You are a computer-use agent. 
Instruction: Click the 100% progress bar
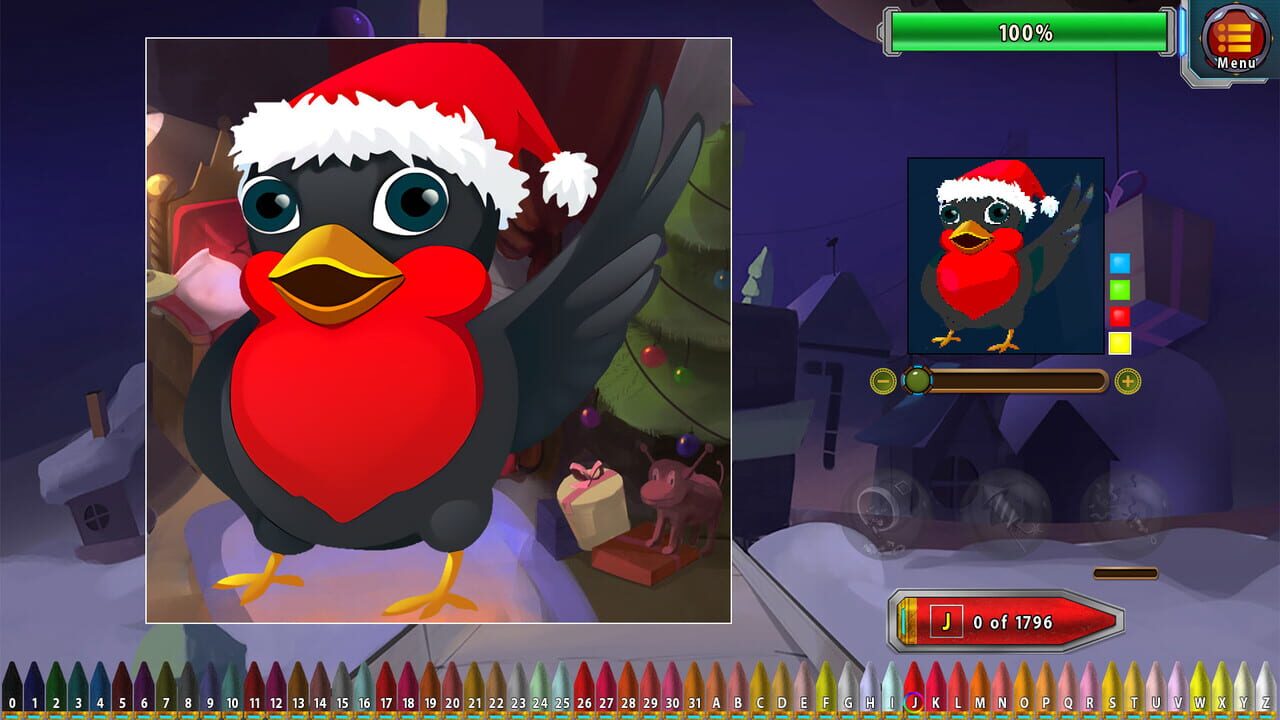click(x=1028, y=31)
